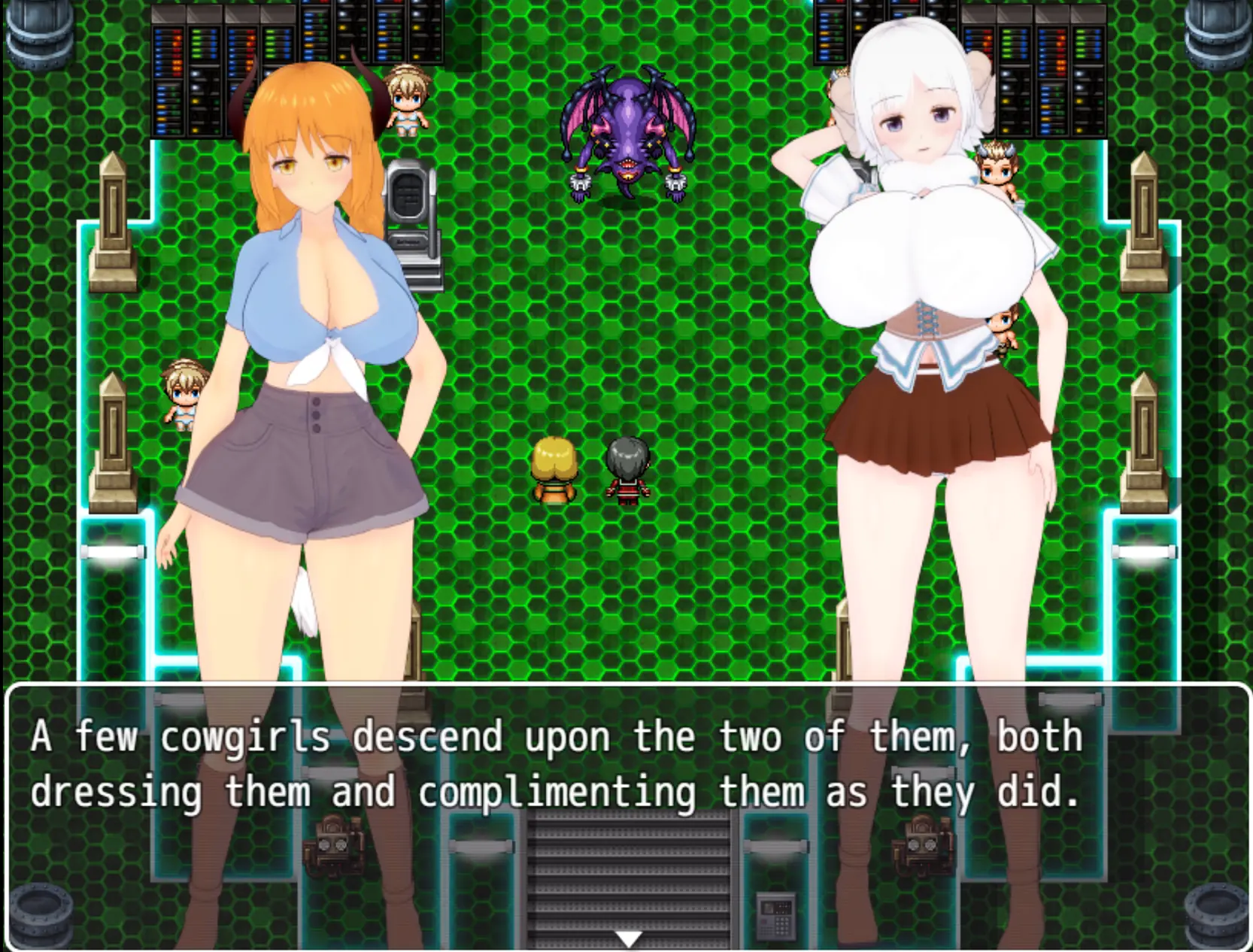Click the white dialogue continue arrow

click(628, 938)
